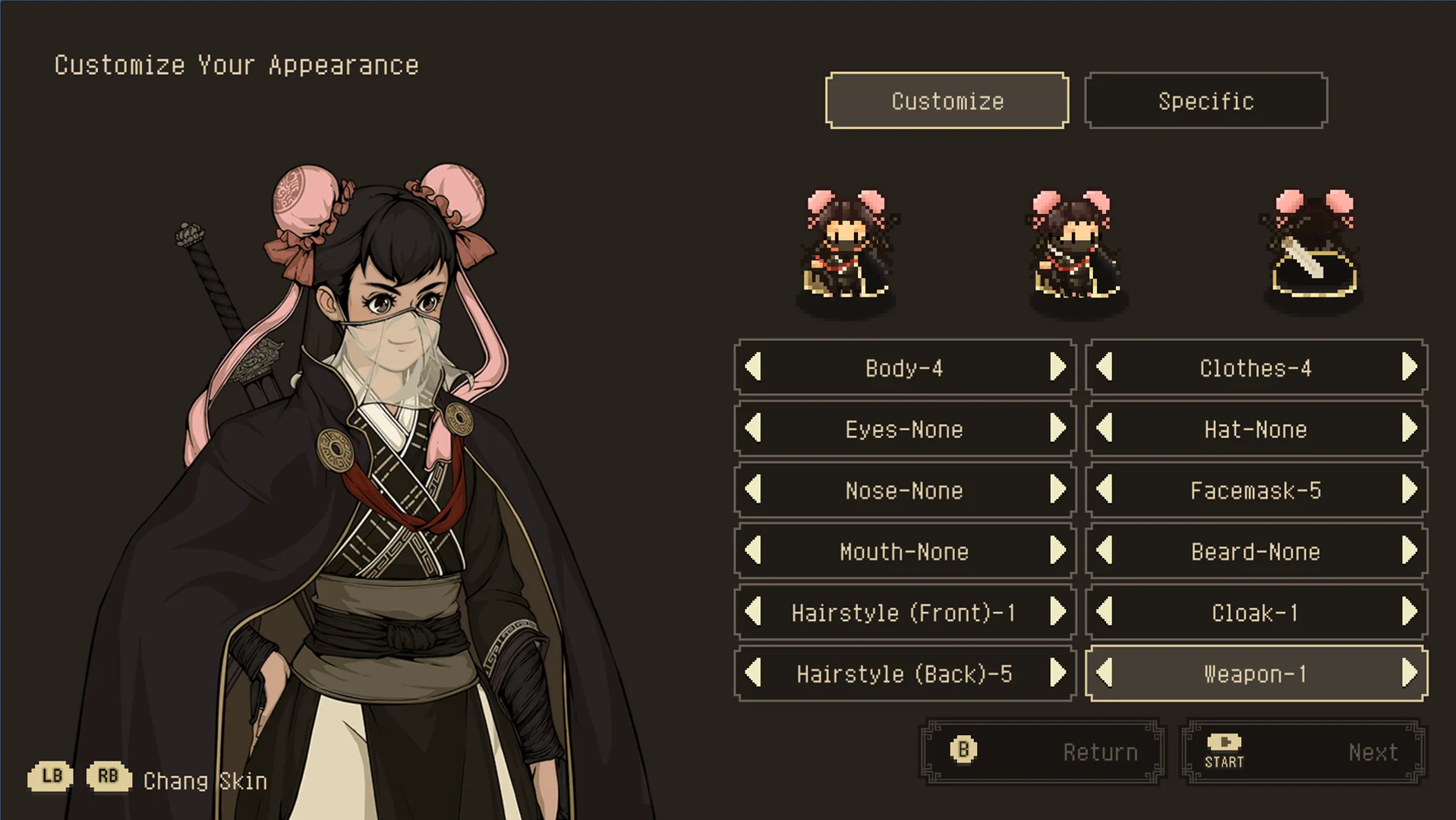Go to the previous Hat option
Image resolution: width=1456 pixels, height=820 pixels.
point(1105,429)
